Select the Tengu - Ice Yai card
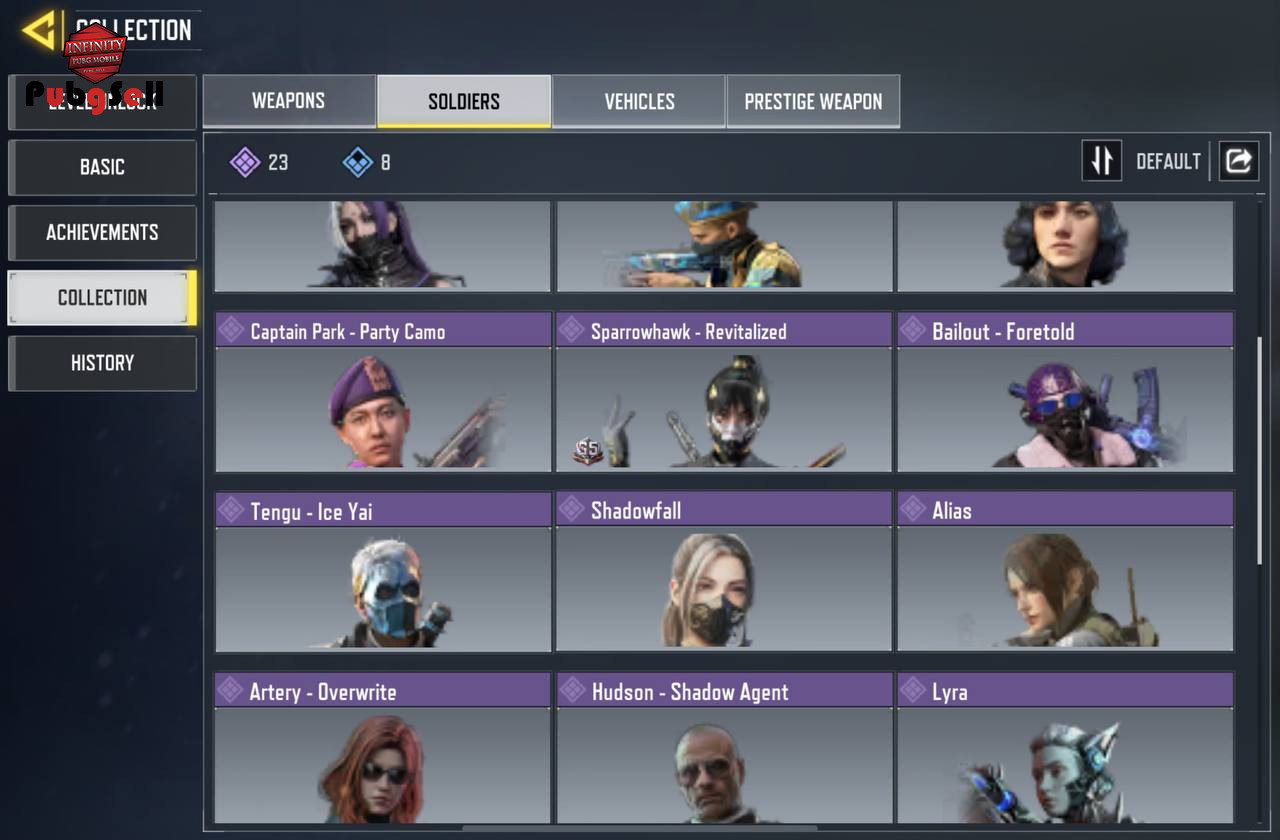Image resolution: width=1280 pixels, height=840 pixels. [383, 571]
